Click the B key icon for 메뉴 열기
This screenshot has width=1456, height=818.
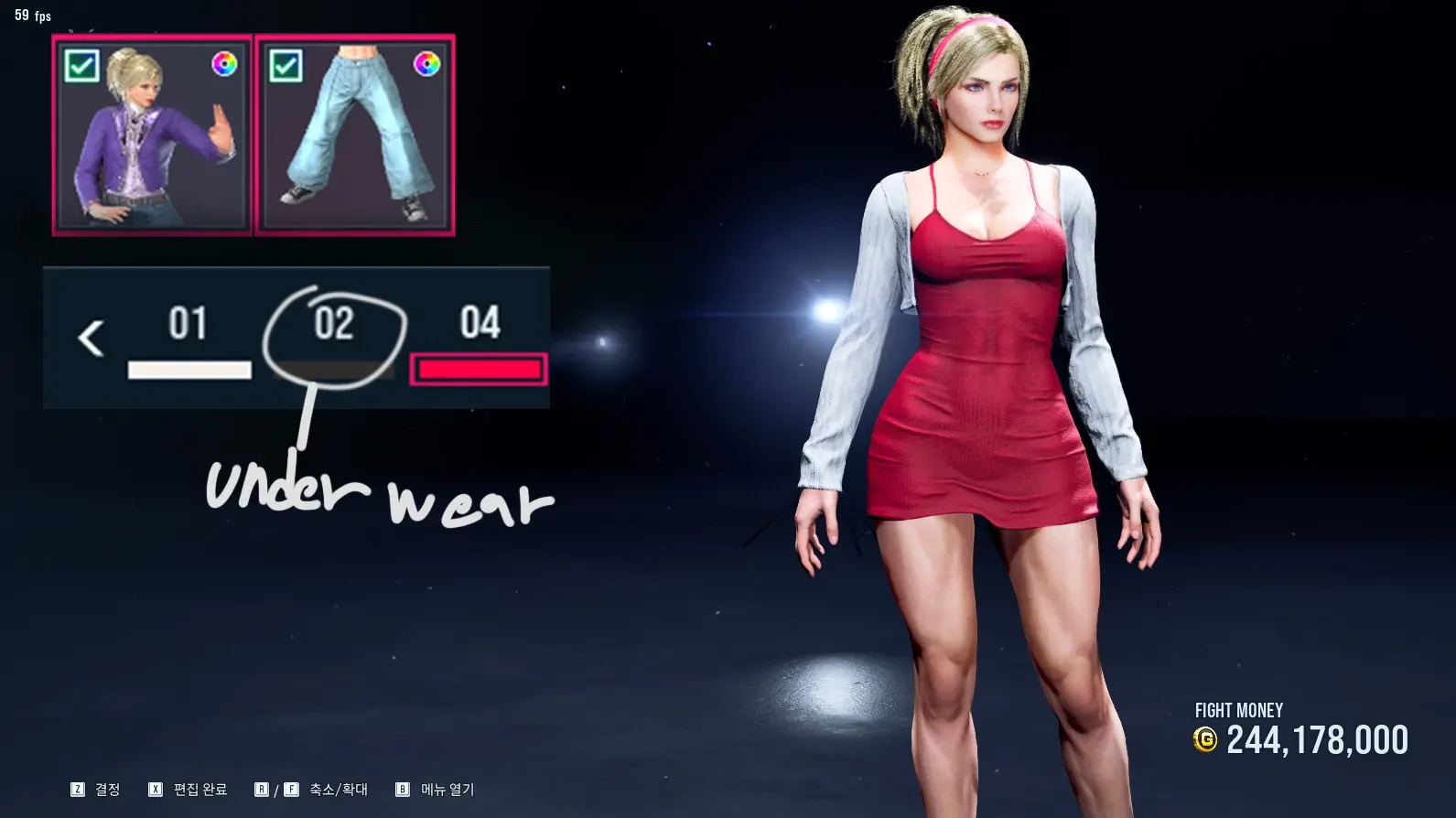click(x=401, y=789)
